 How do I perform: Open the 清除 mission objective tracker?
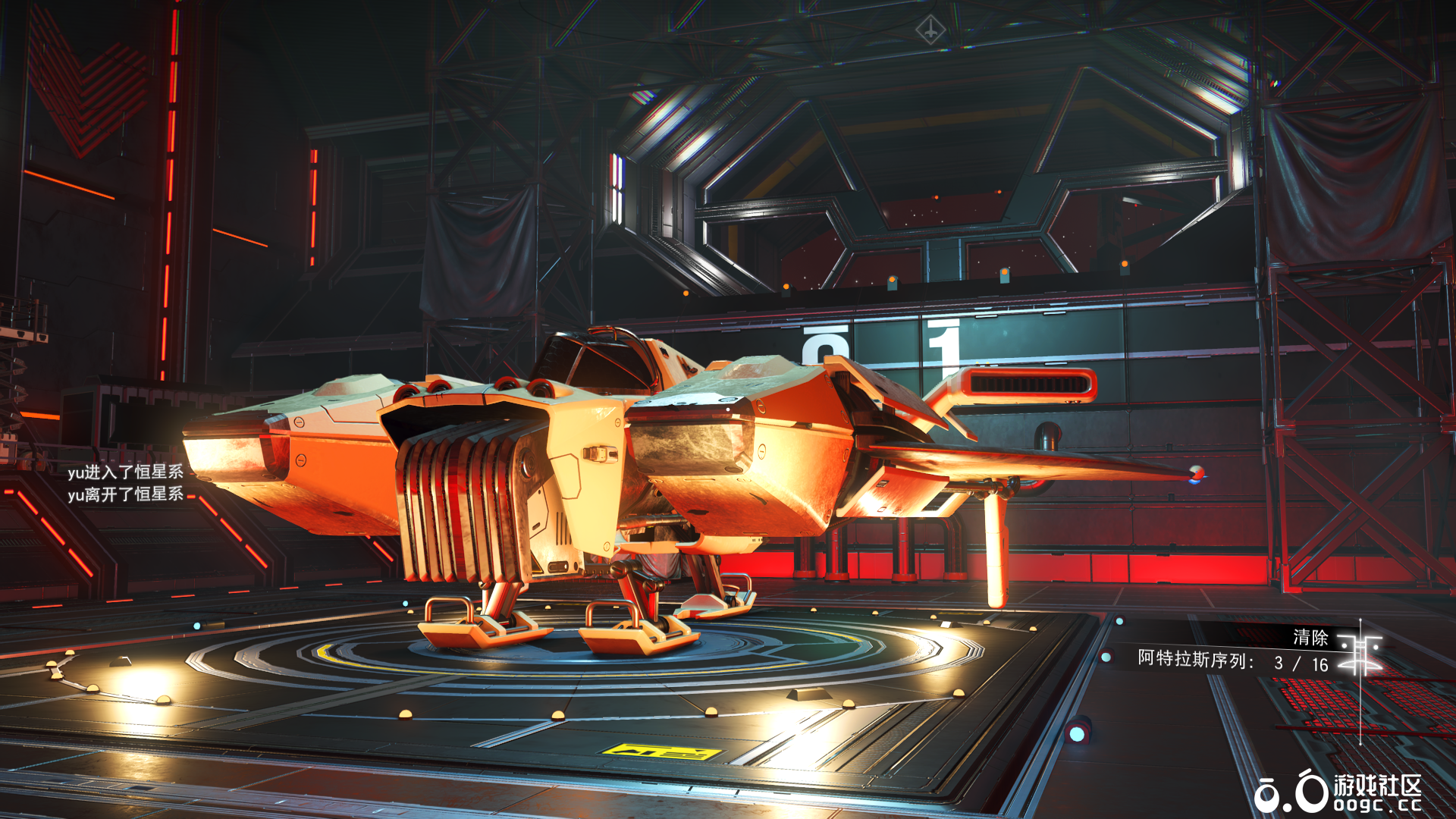[x=1310, y=638]
